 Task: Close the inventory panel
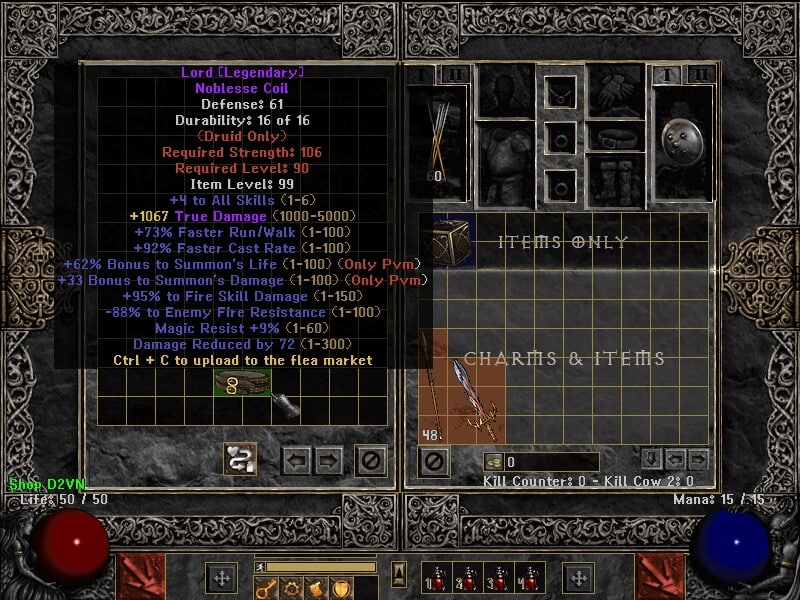point(433,461)
